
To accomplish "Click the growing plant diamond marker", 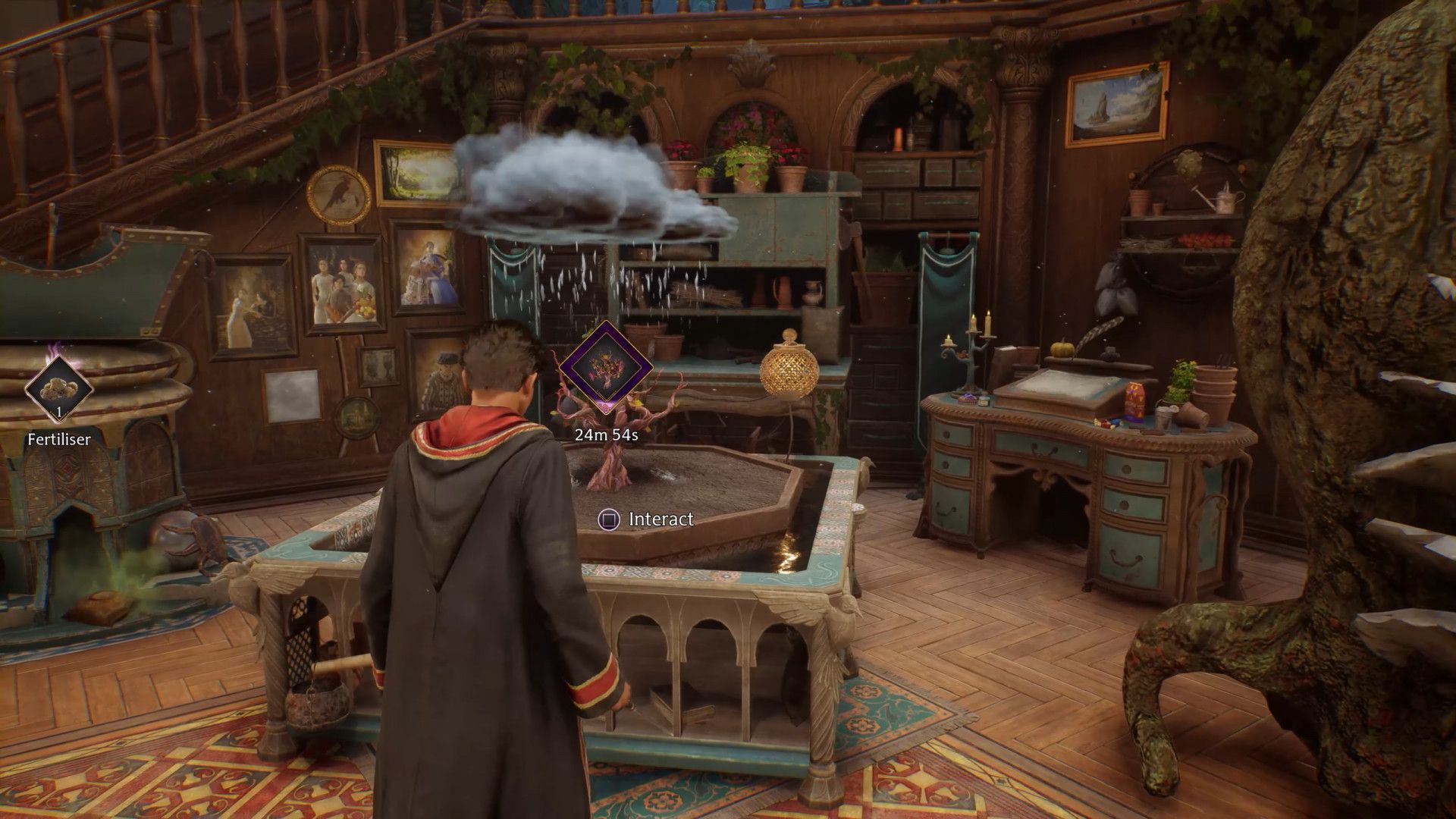I will pos(605,367).
